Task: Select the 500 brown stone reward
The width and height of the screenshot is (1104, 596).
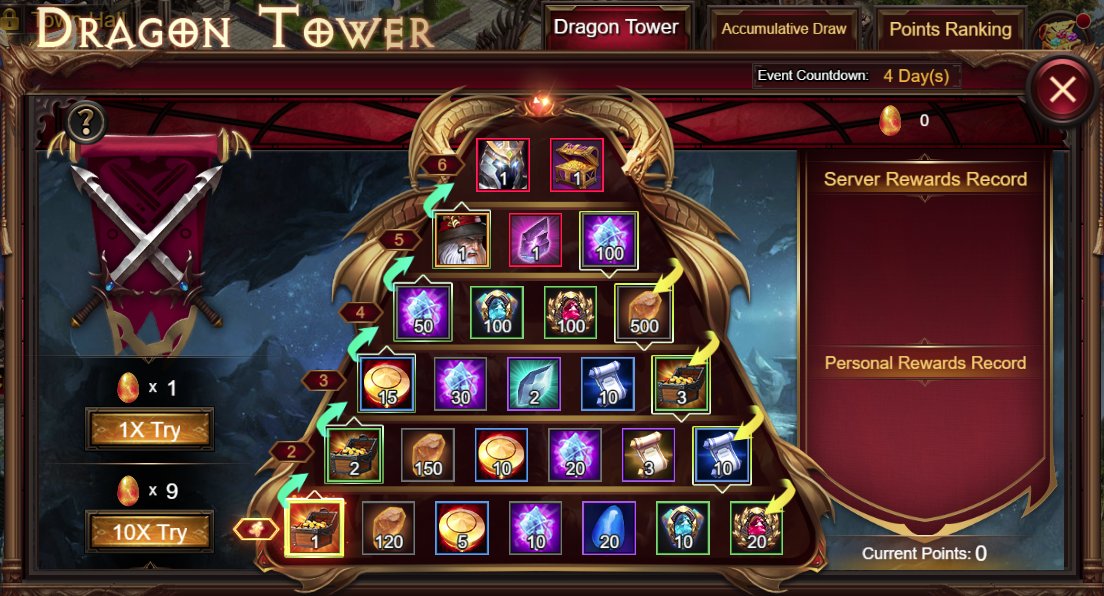Action: click(644, 312)
